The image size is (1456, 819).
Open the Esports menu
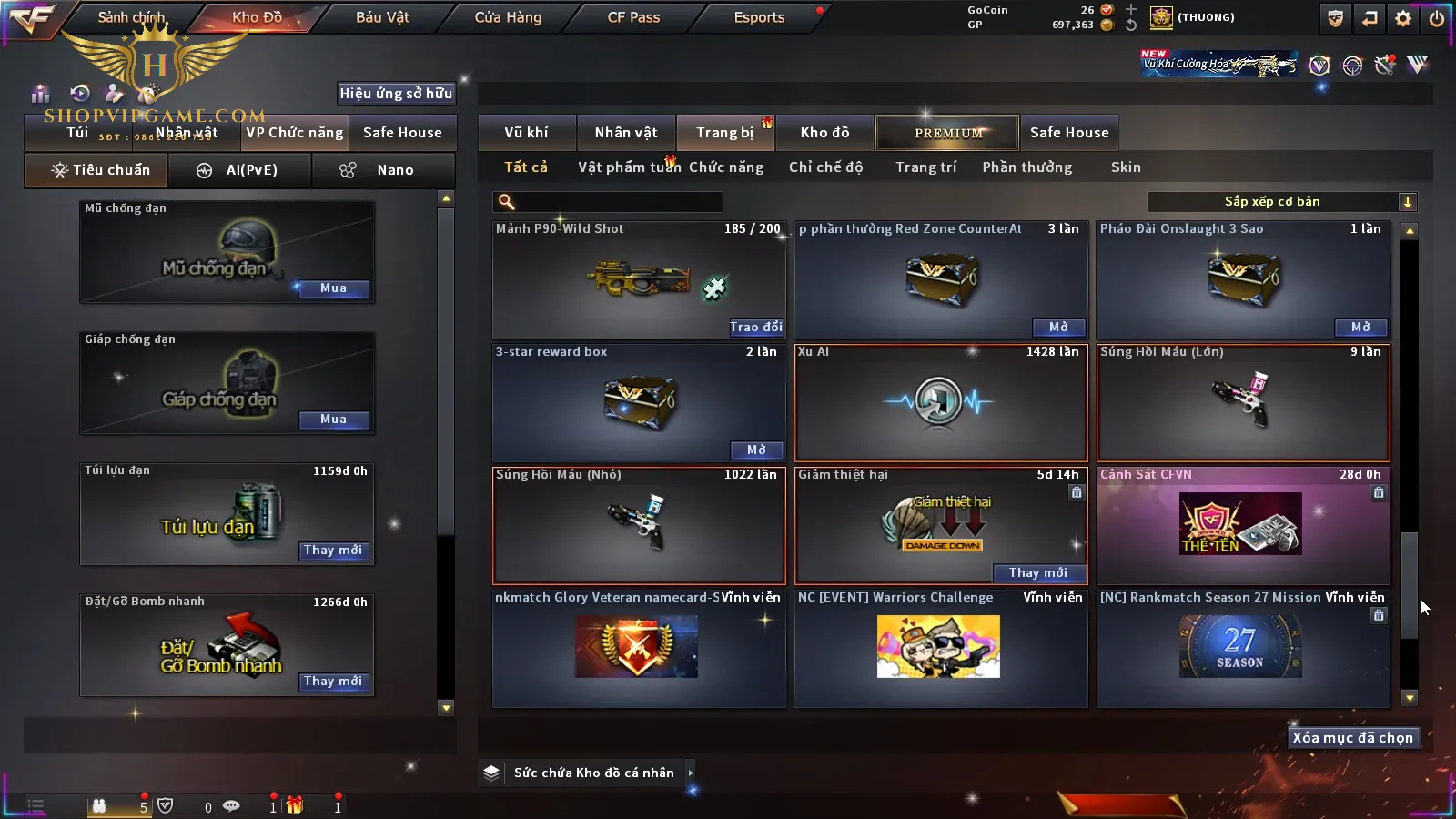(x=759, y=17)
